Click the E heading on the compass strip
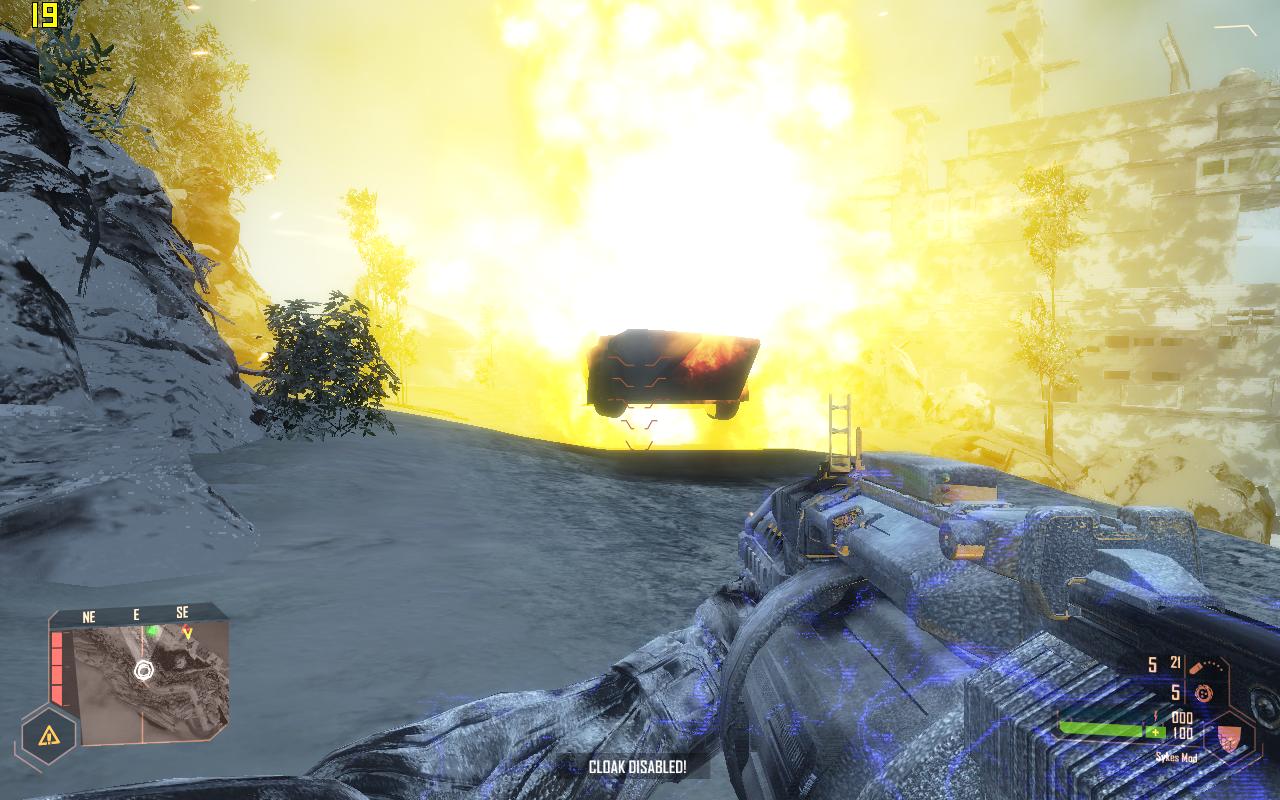The image size is (1280, 800). click(136, 613)
